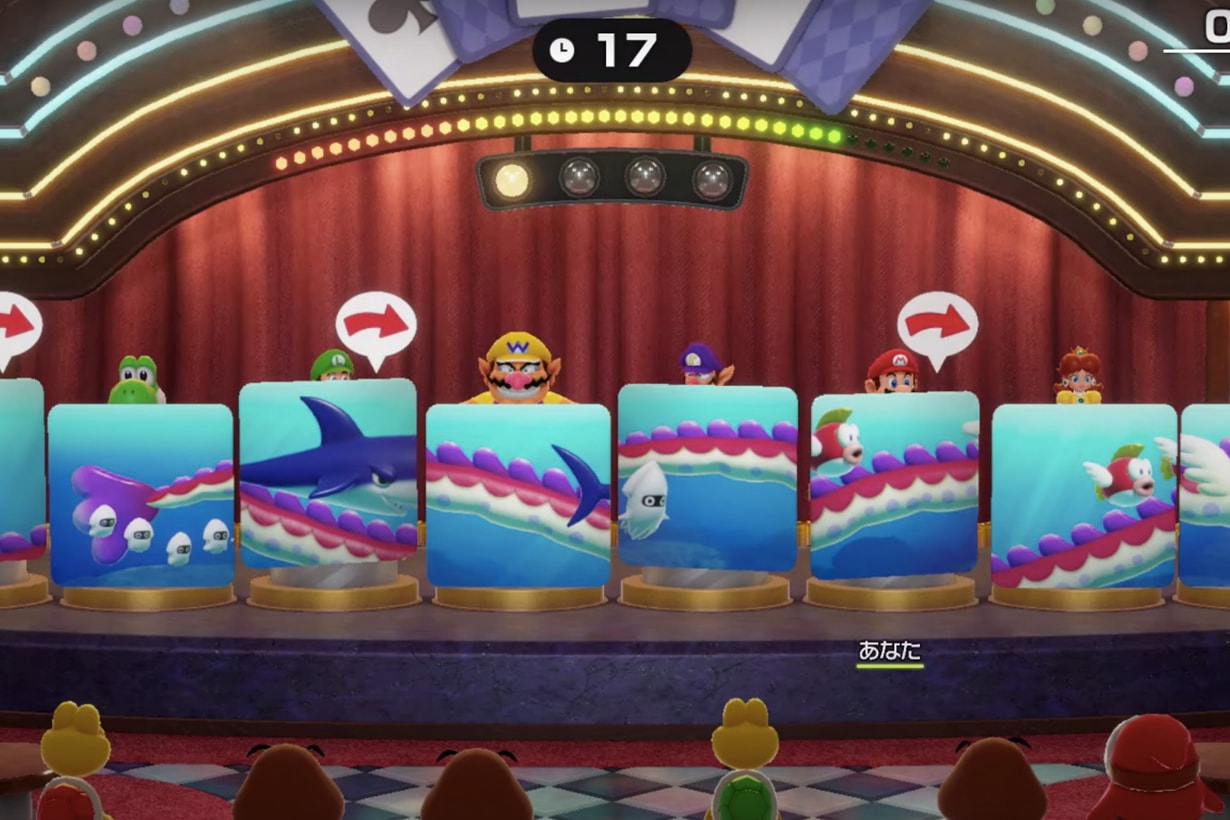Pick the panel showing the shark tail fin

518,495
